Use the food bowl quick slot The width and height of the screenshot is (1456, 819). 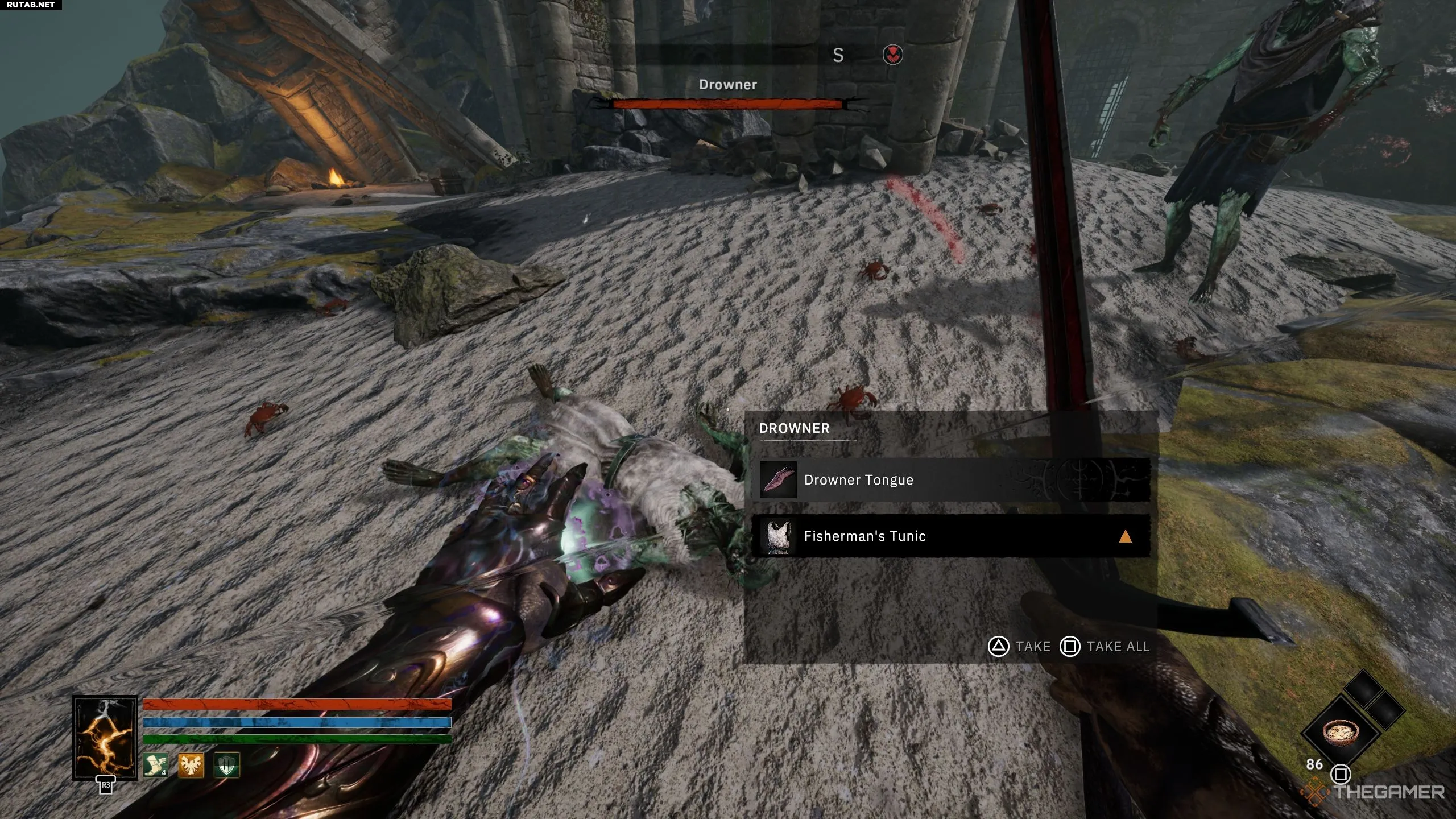pos(1341,732)
